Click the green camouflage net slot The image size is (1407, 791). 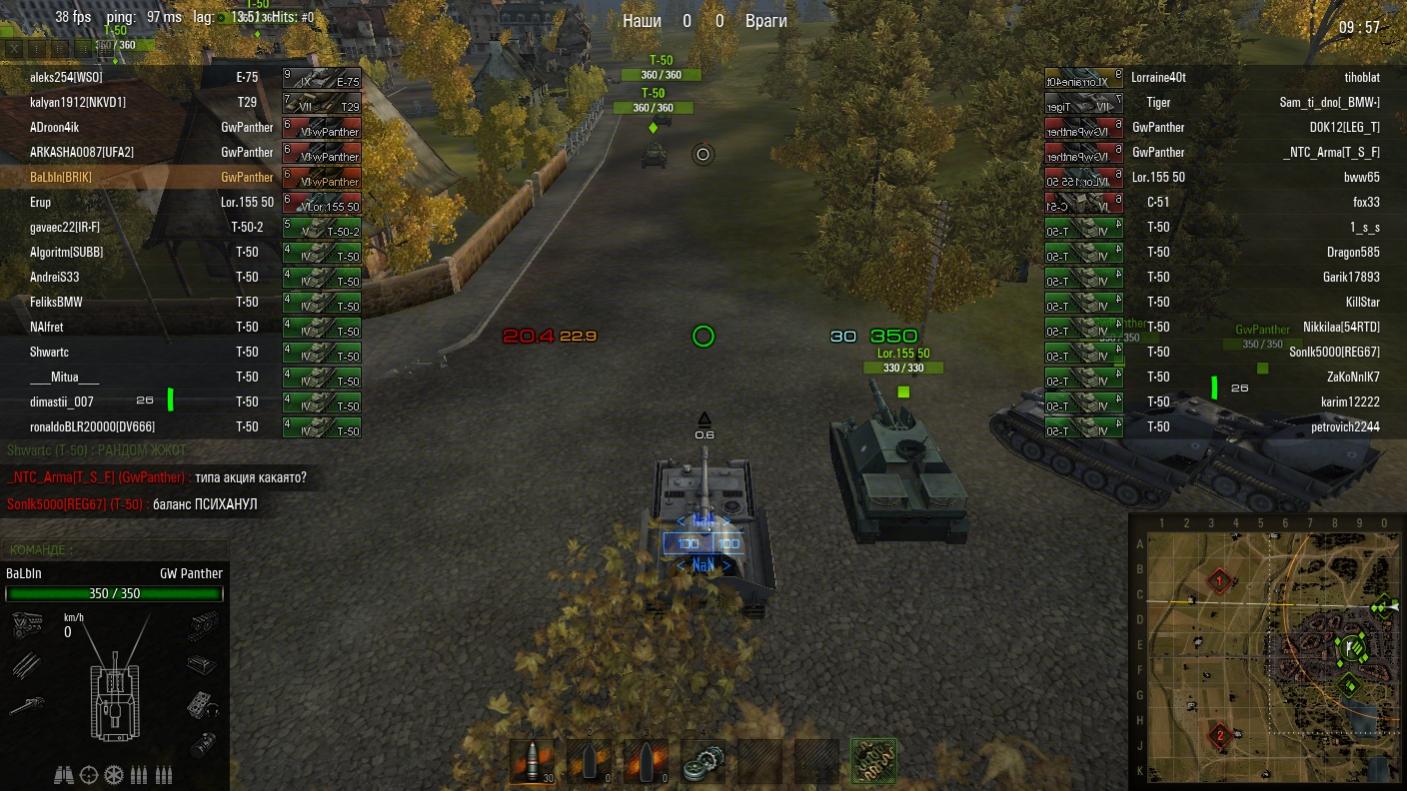(x=873, y=762)
